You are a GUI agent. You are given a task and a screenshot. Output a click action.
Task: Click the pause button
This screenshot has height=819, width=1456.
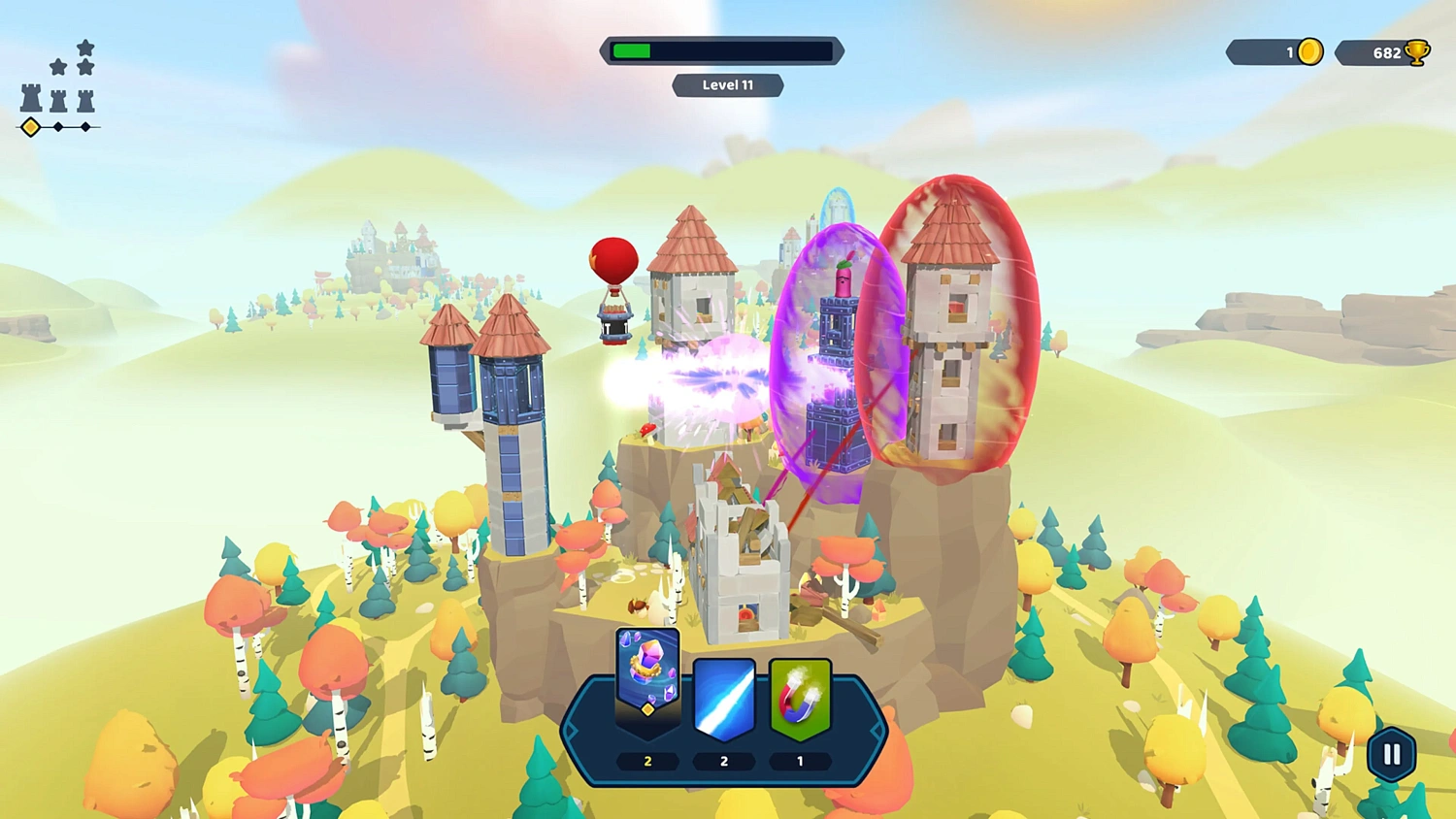pyautogui.click(x=1390, y=752)
